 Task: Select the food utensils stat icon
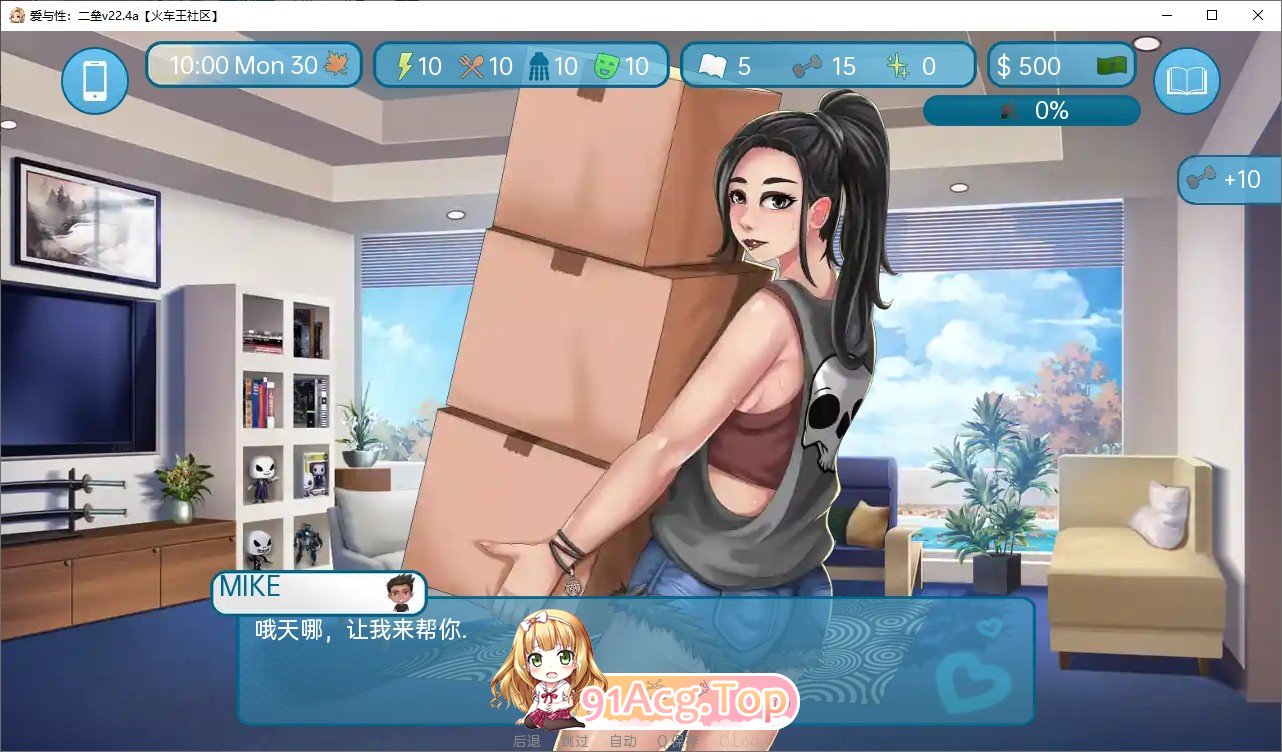coord(471,65)
